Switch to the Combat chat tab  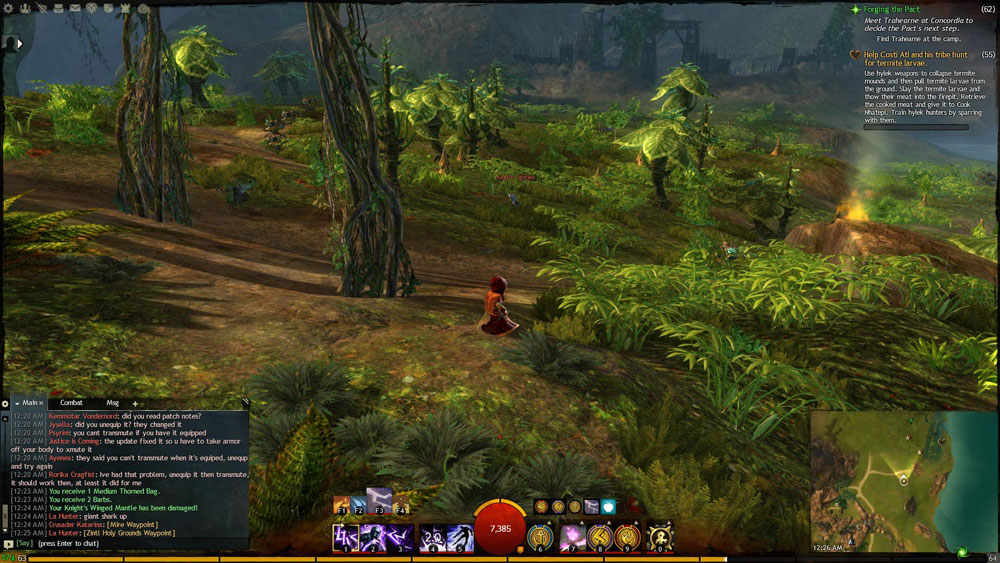click(71, 403)
